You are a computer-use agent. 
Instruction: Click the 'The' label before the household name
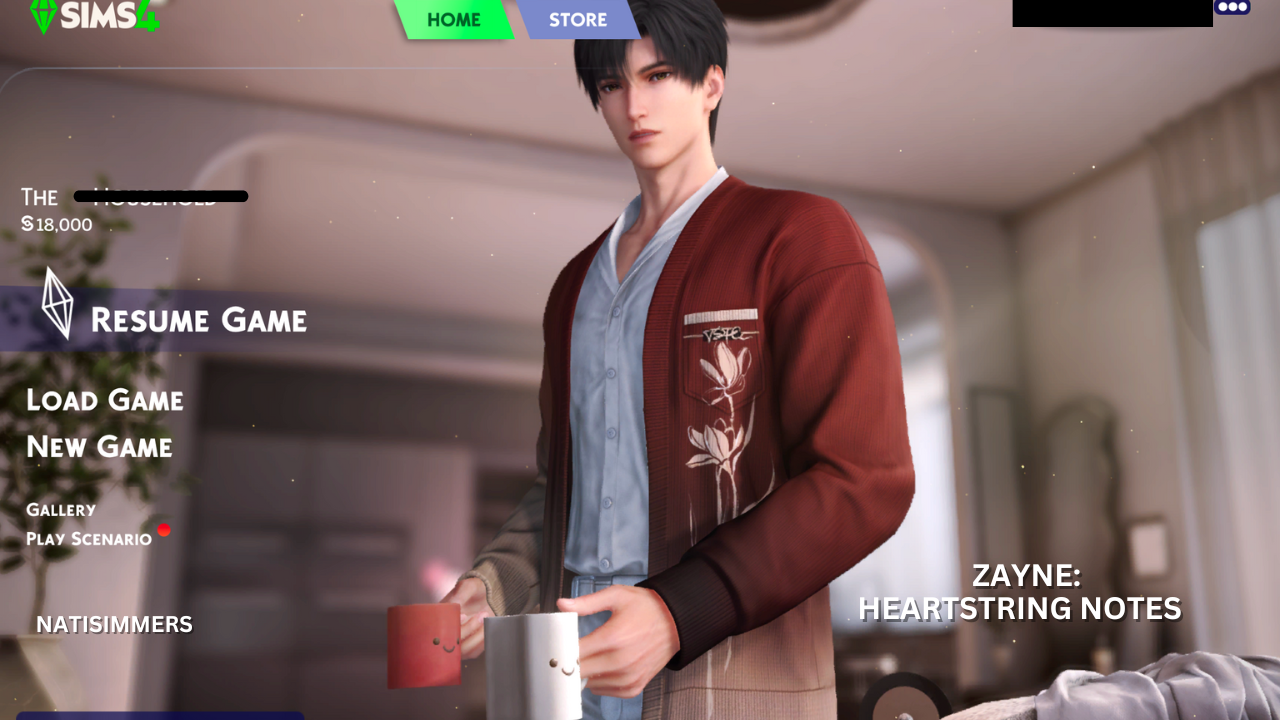(x=40, y=197)
